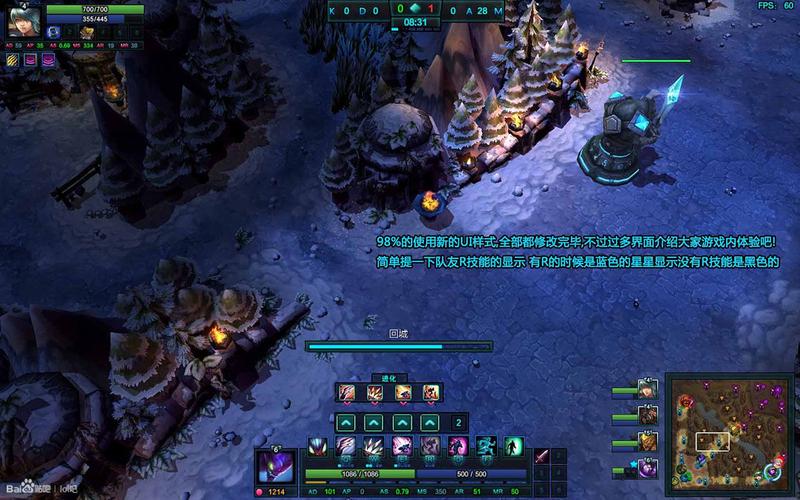800x500 pixels.
Task: Level up the first ability with its arrow
Action: [346, 422]
